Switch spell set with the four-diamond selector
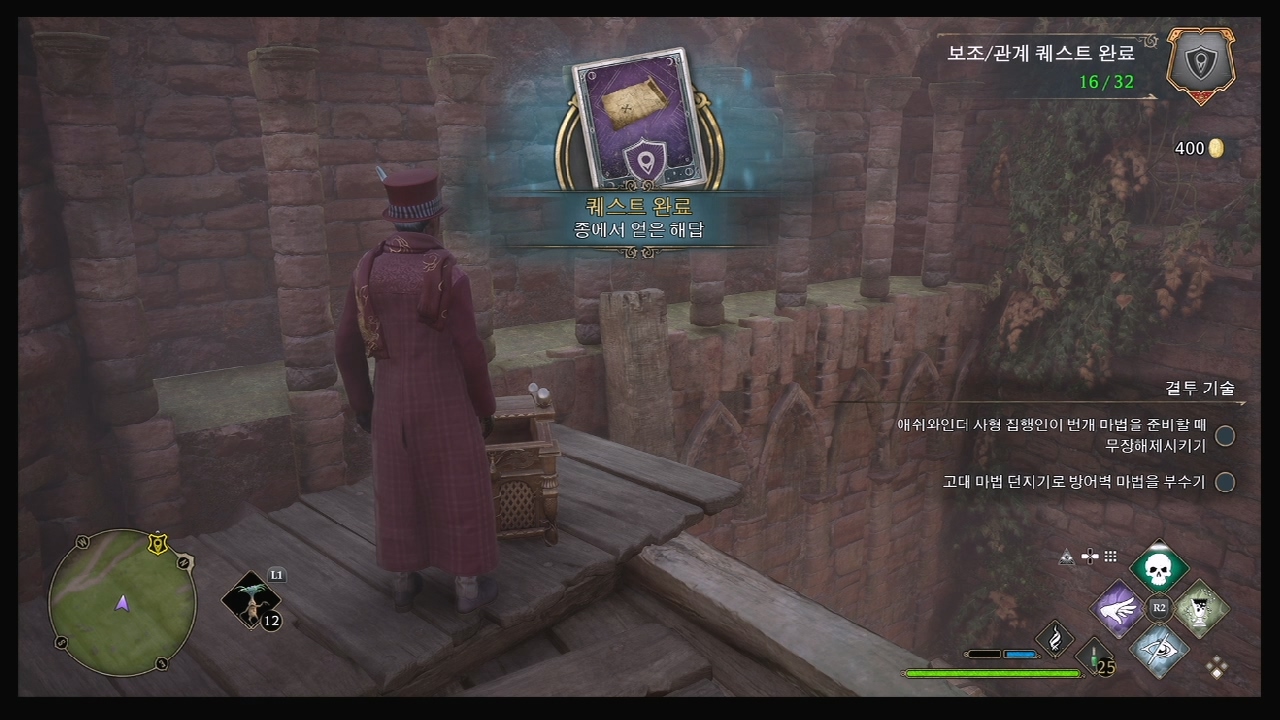The width and height of the screenshot is (1280, 720). coord(1217,667)
